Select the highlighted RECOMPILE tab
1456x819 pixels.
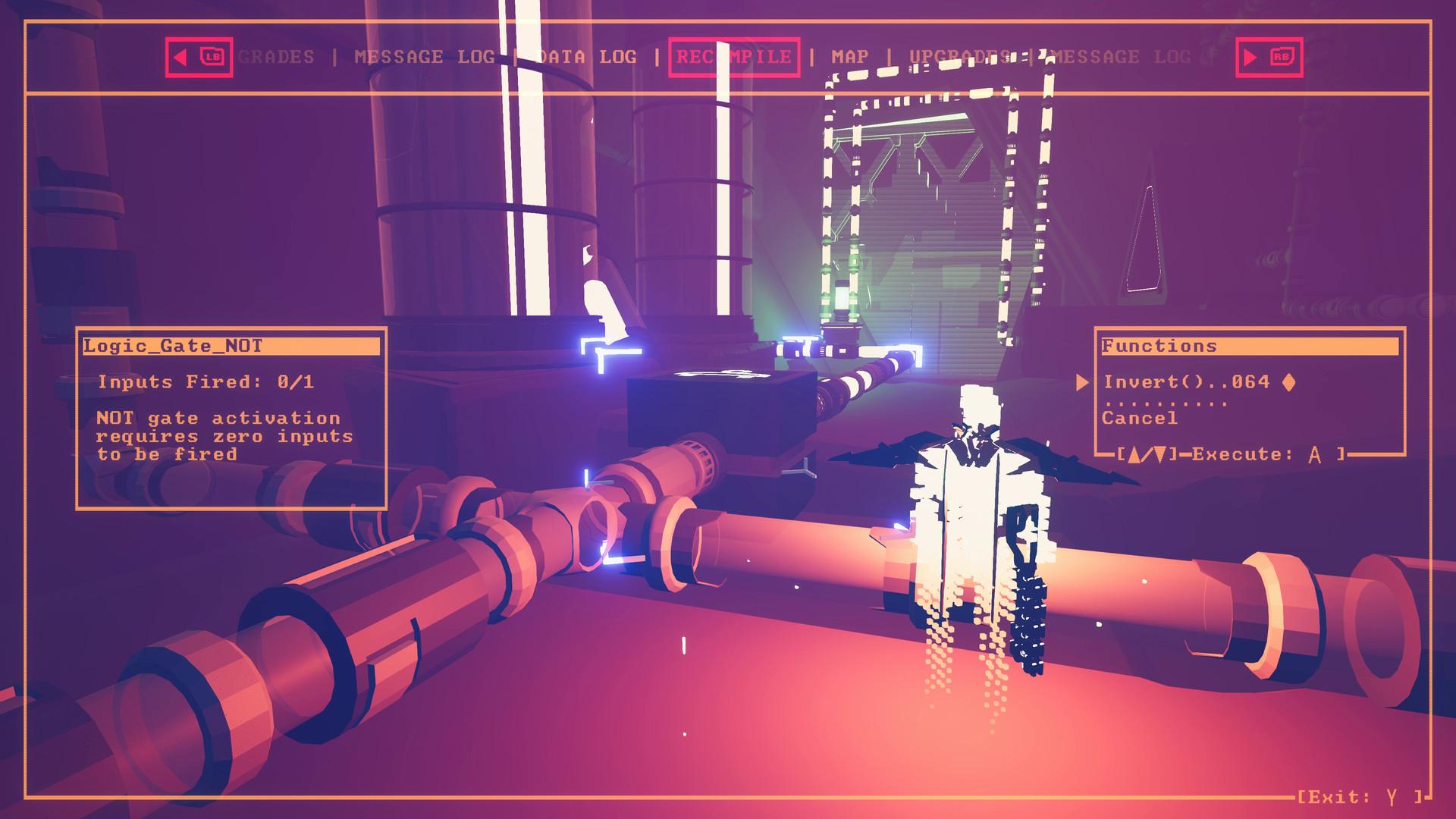(x=734, y=56)
